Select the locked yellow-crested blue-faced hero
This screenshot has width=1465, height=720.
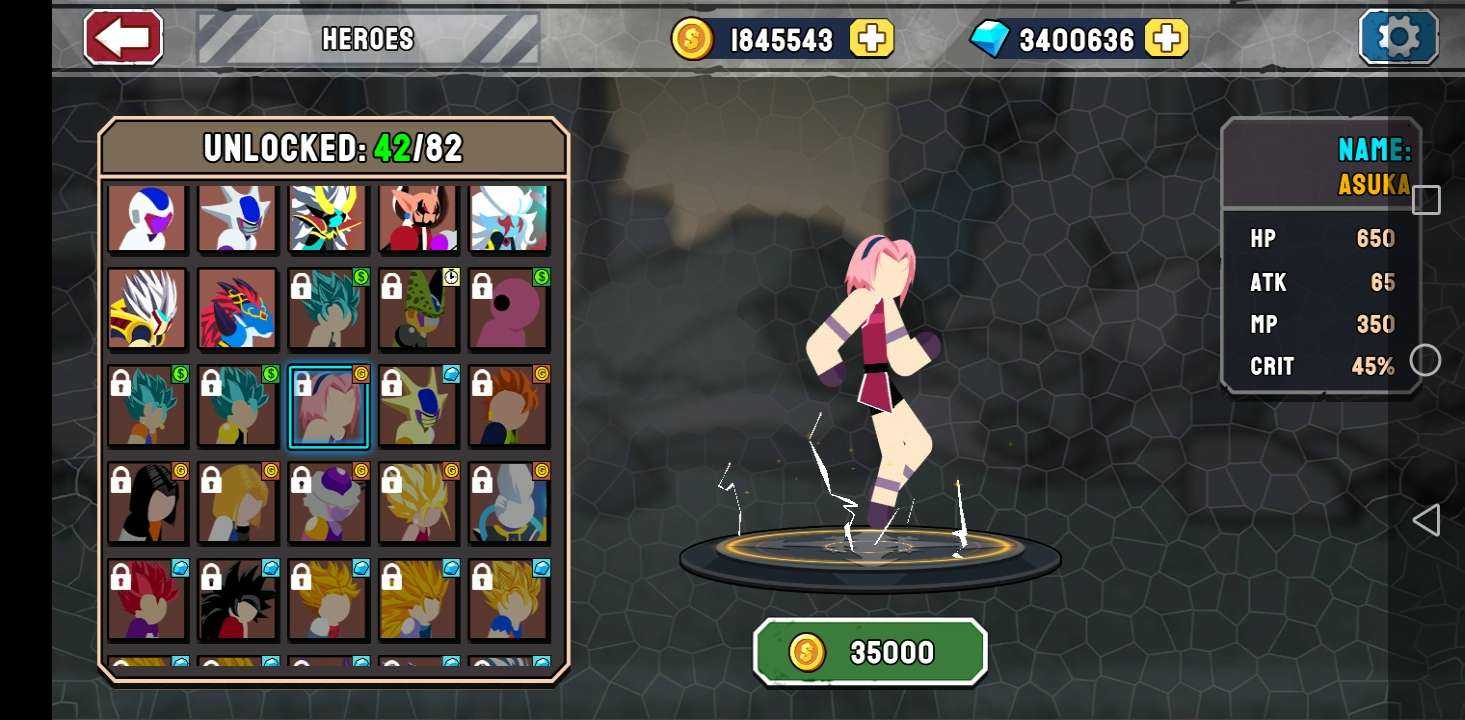[418, 407]
